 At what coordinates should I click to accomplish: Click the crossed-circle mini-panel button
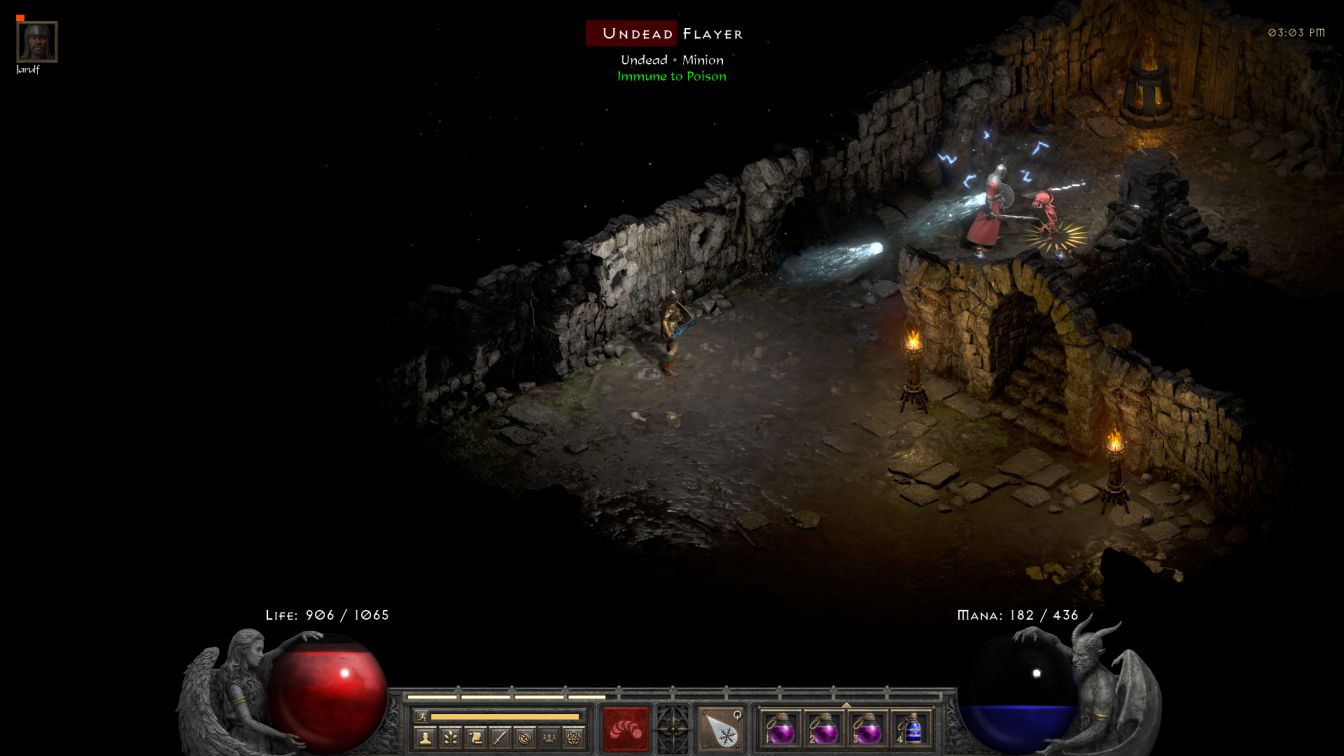(x=525, y=738)
